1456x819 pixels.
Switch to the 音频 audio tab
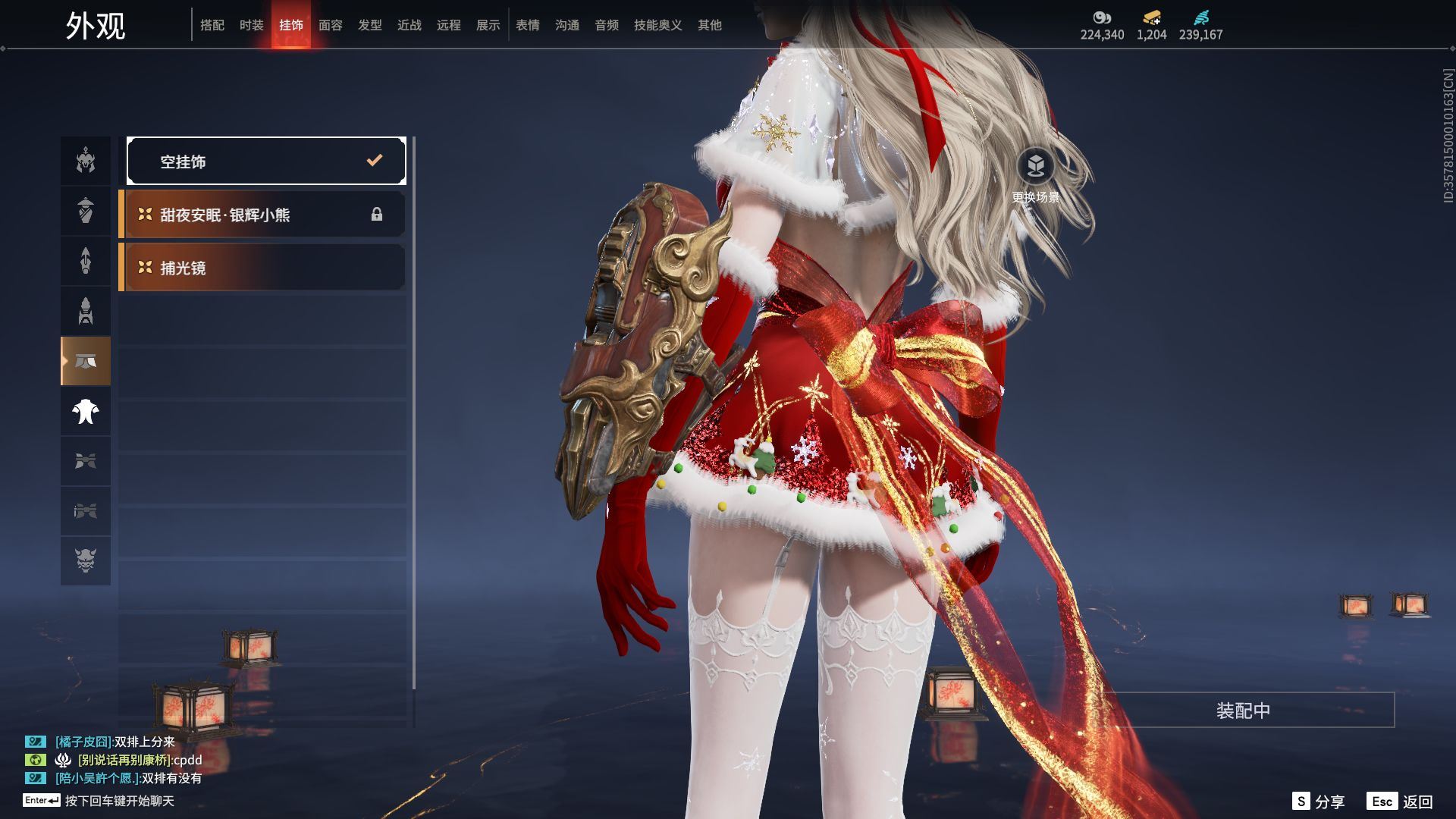[607, 25]
